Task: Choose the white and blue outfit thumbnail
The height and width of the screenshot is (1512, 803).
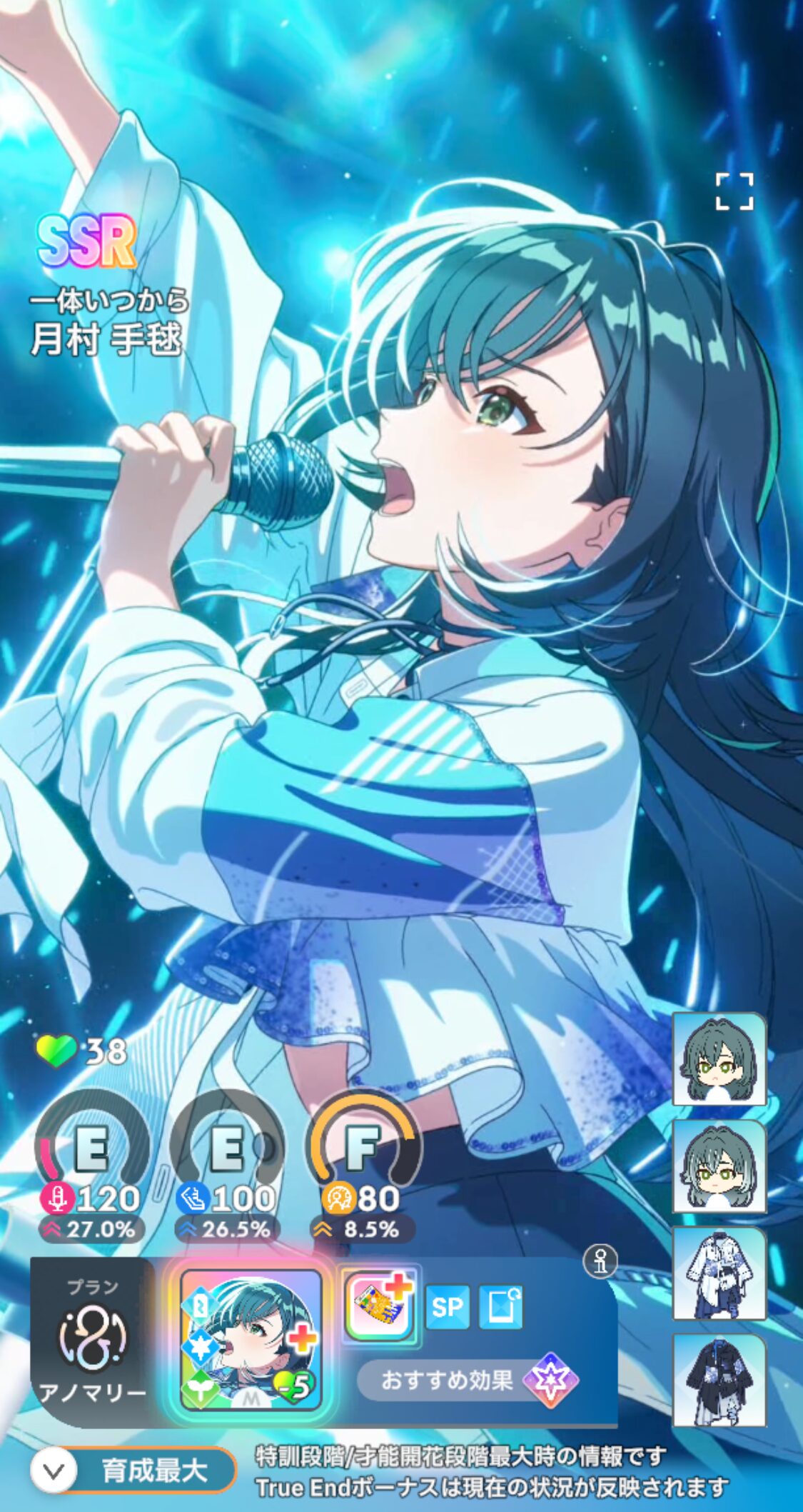Action: pos(719,1273)
